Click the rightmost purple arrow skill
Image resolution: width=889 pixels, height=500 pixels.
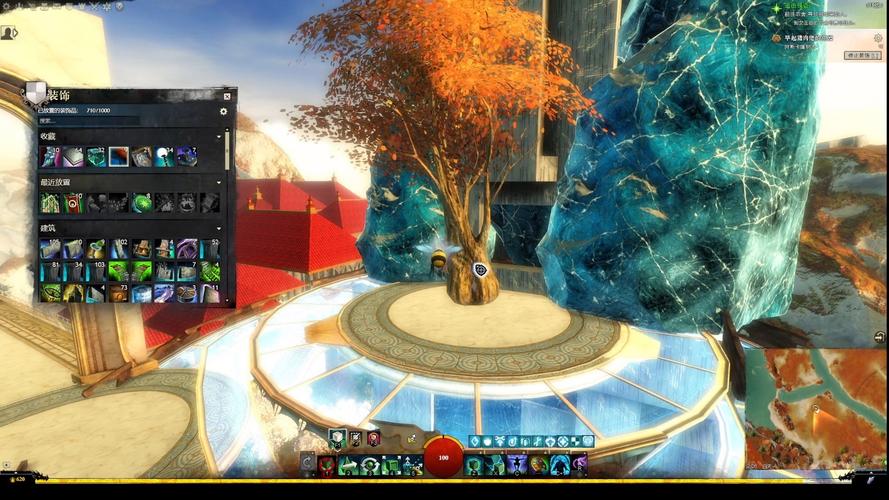[579, 465]
